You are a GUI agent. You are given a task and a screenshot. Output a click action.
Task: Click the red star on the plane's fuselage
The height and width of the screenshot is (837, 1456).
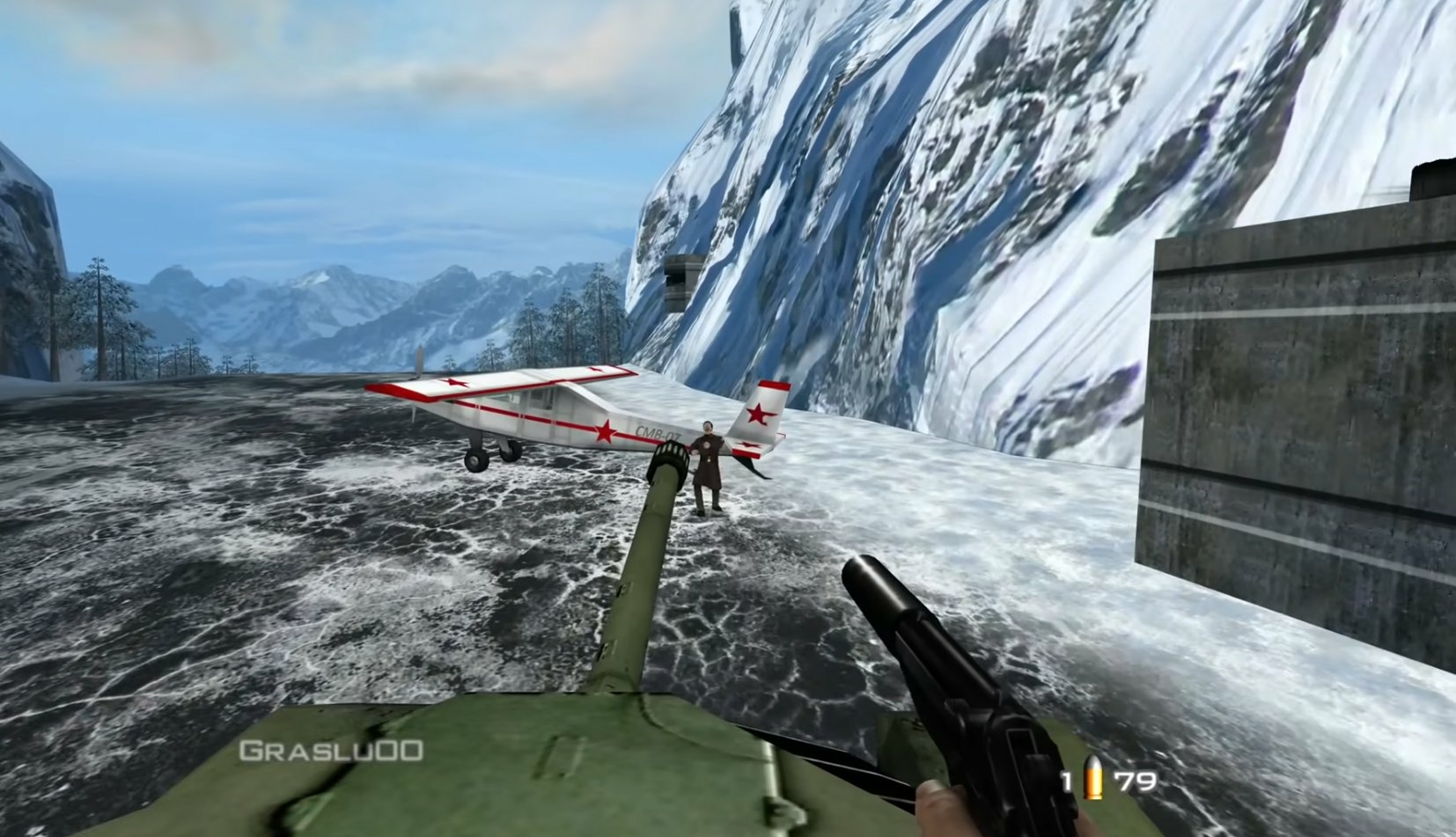[607, 430]
